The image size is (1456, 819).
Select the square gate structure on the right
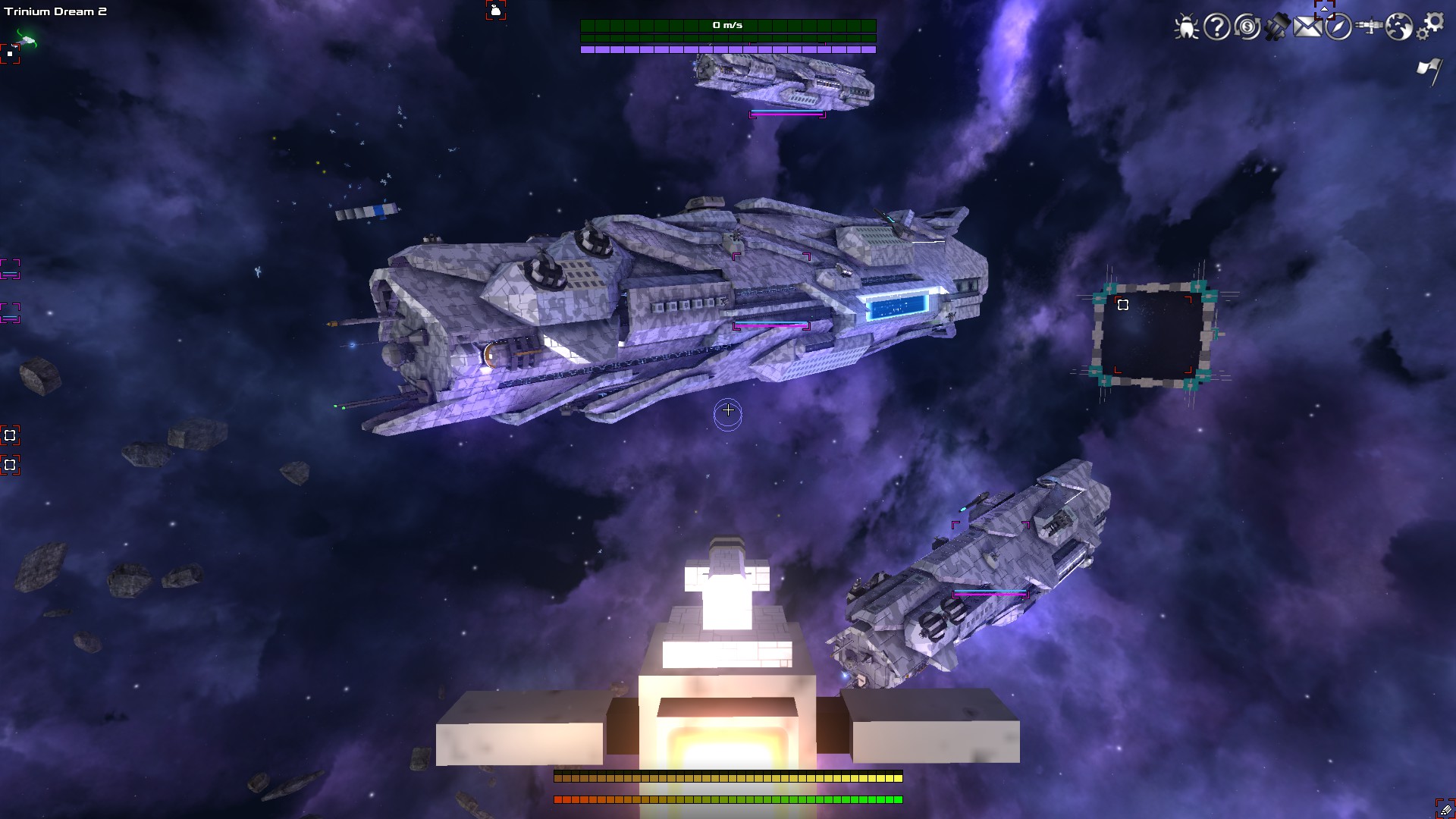point(1154,334)
